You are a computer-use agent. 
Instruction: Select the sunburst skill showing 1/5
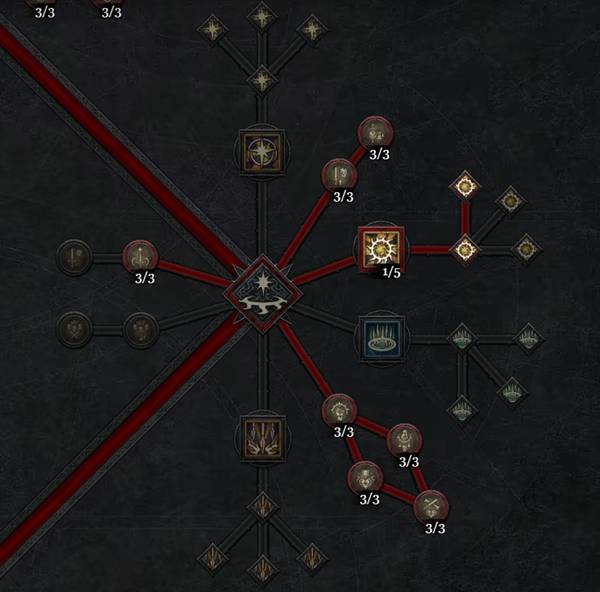(381, 247)
